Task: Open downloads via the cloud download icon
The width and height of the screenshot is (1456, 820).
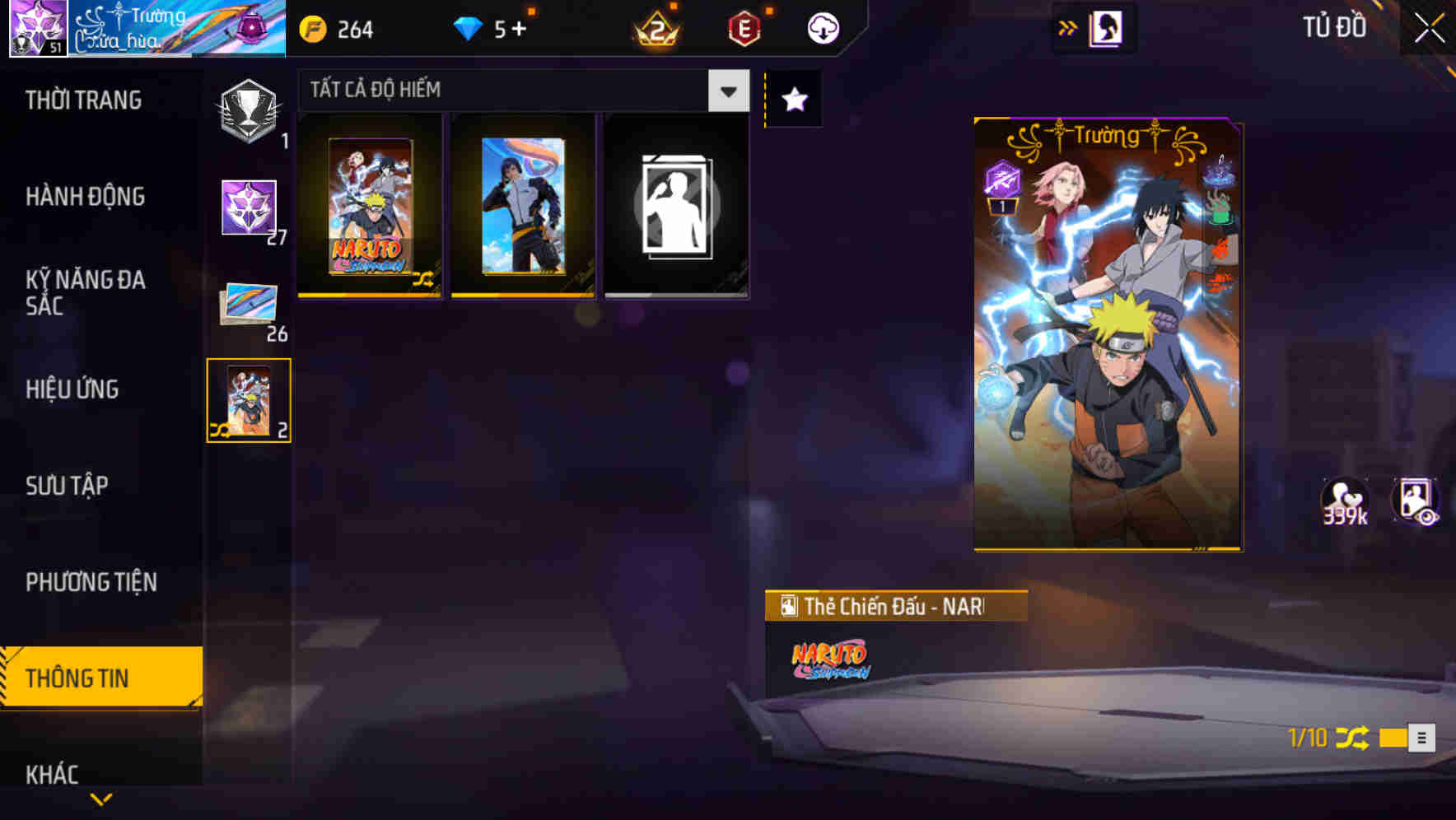Action: point(820,27)
